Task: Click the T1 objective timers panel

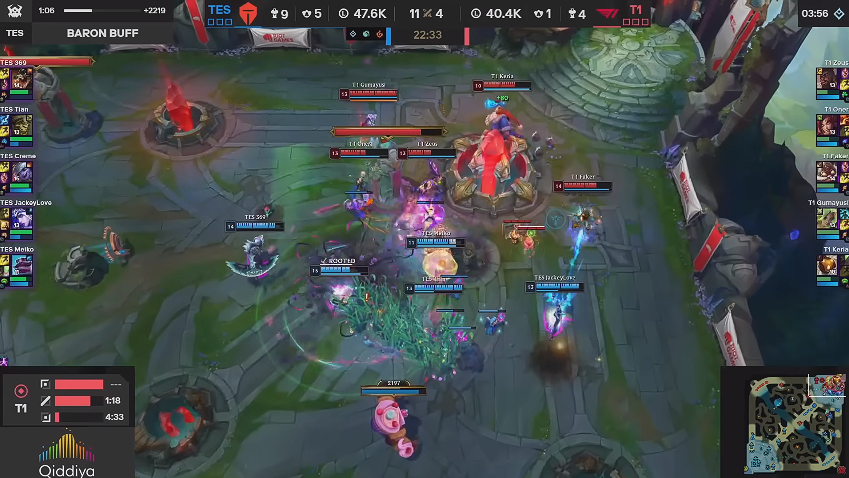Action: click(67, 399)
